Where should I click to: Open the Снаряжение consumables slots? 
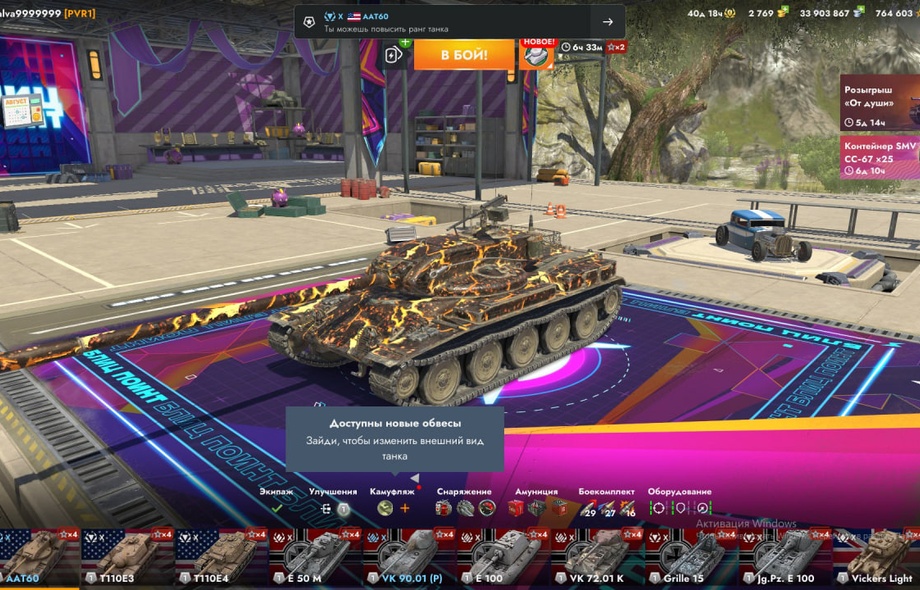pos(465,508)
